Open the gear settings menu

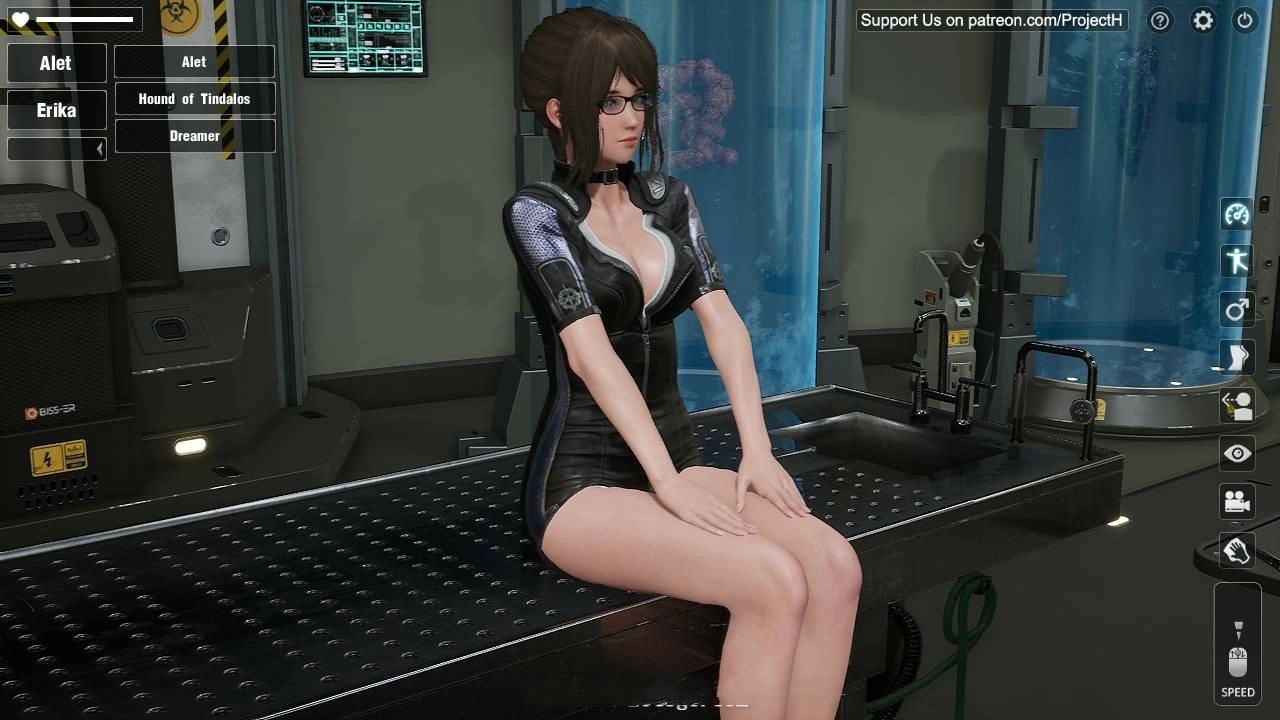(1203, 20)
